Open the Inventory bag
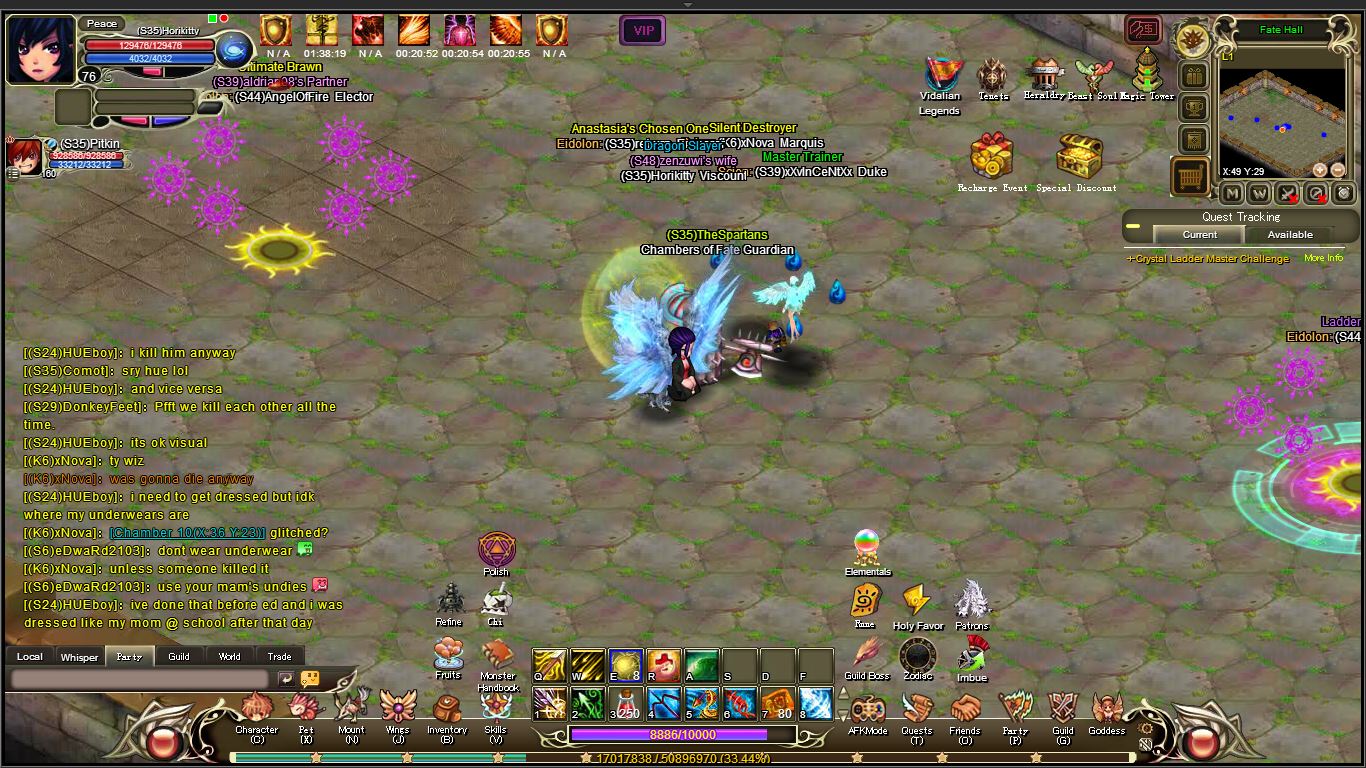Image resolution: width=1366 pixels, height=768 pixels. click(447, 710)
